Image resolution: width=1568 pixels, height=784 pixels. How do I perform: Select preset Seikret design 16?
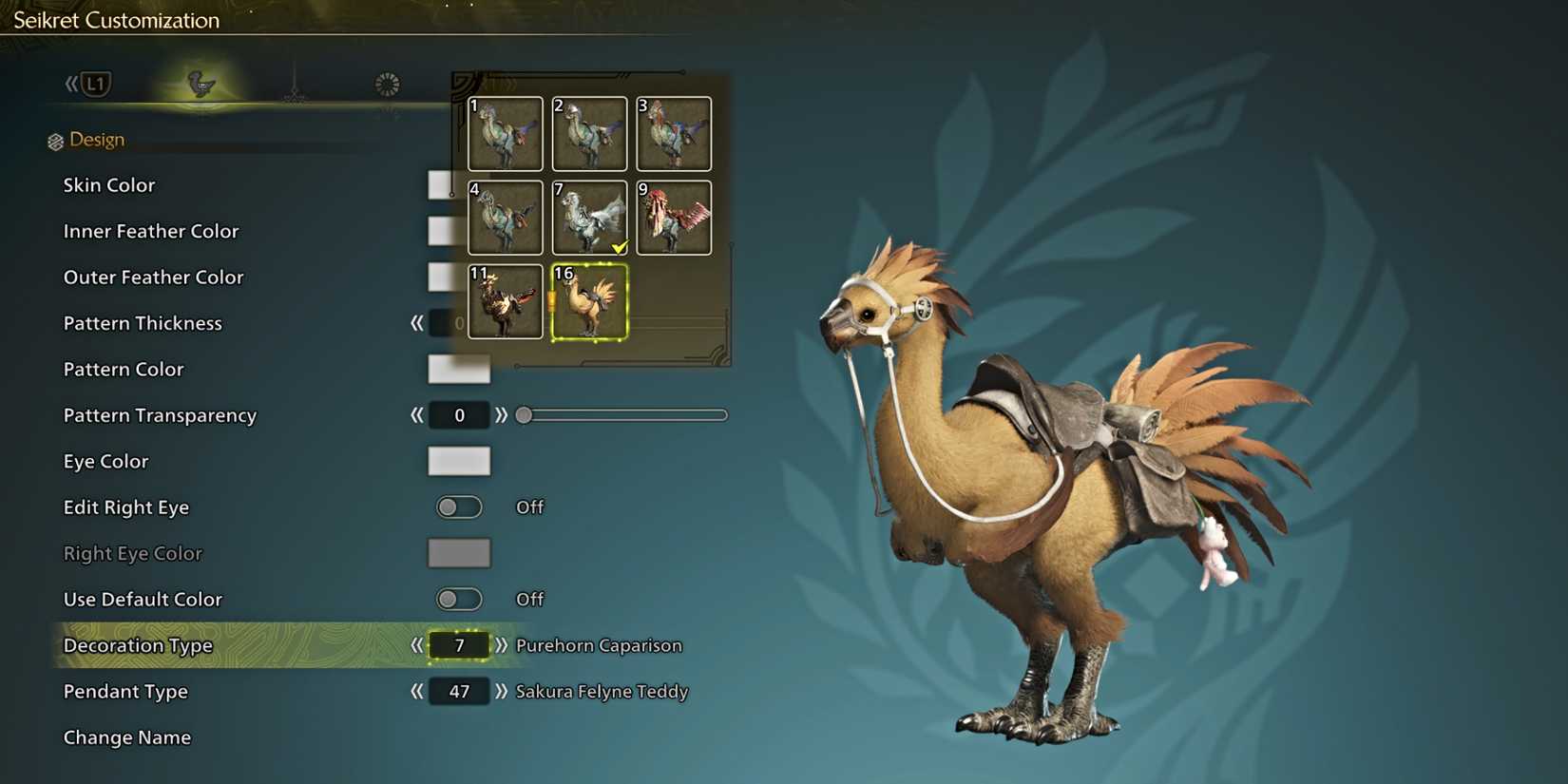coord(589,302)
